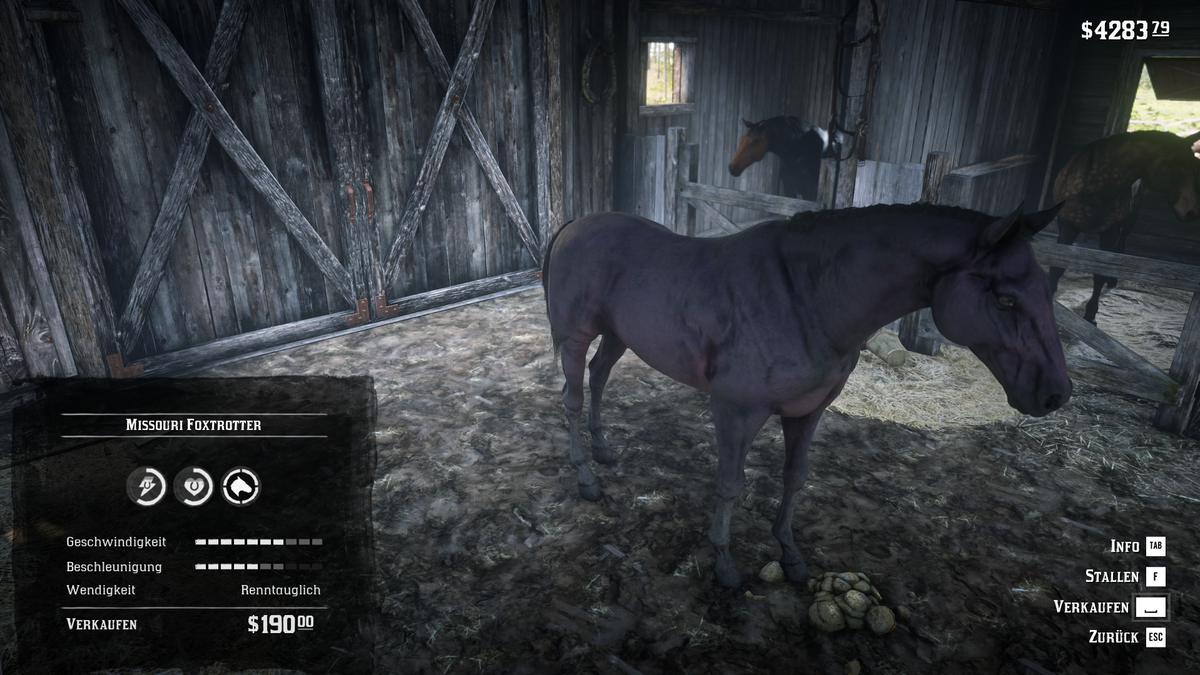
Task: Click the Verkaufen $190.00 row
Action: point(190,624)
